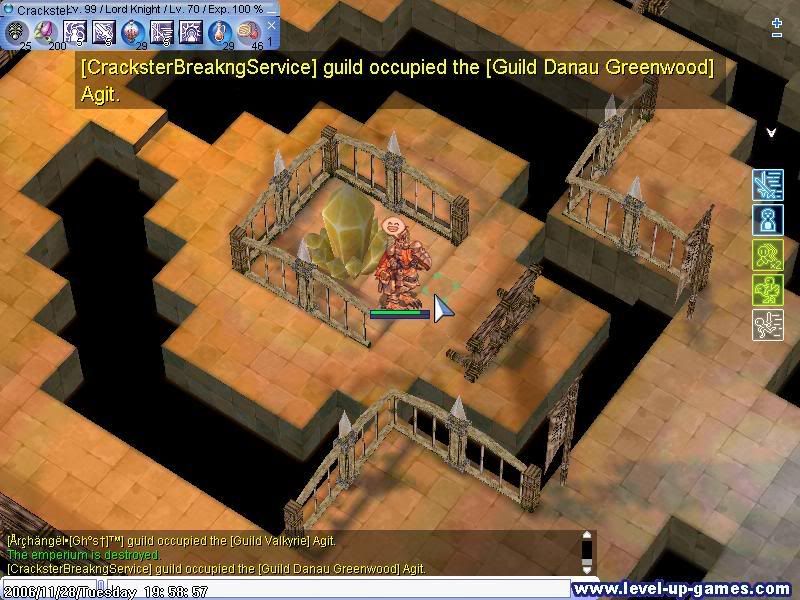Close the hotbar with the X button

click(271, 25)
